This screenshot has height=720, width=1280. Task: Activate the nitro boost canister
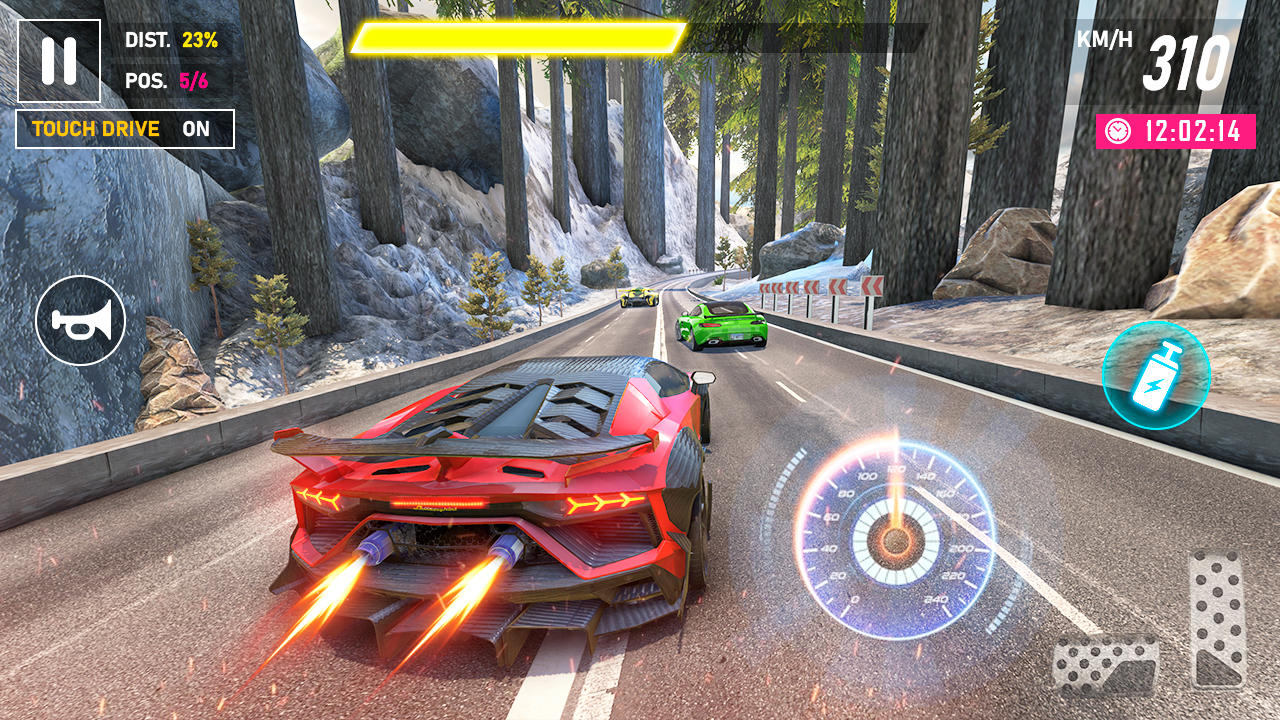click(x=1156, y=375)
